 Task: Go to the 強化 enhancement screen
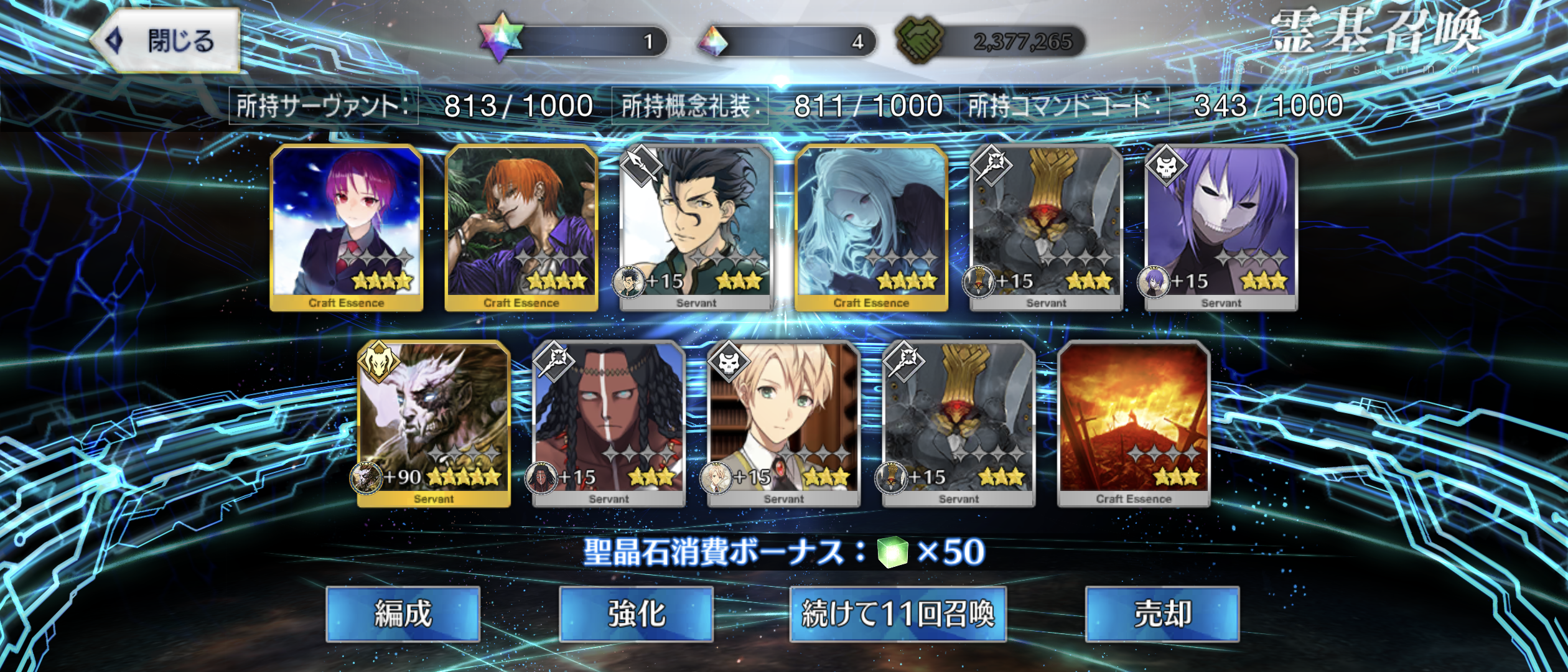point(636,614)
